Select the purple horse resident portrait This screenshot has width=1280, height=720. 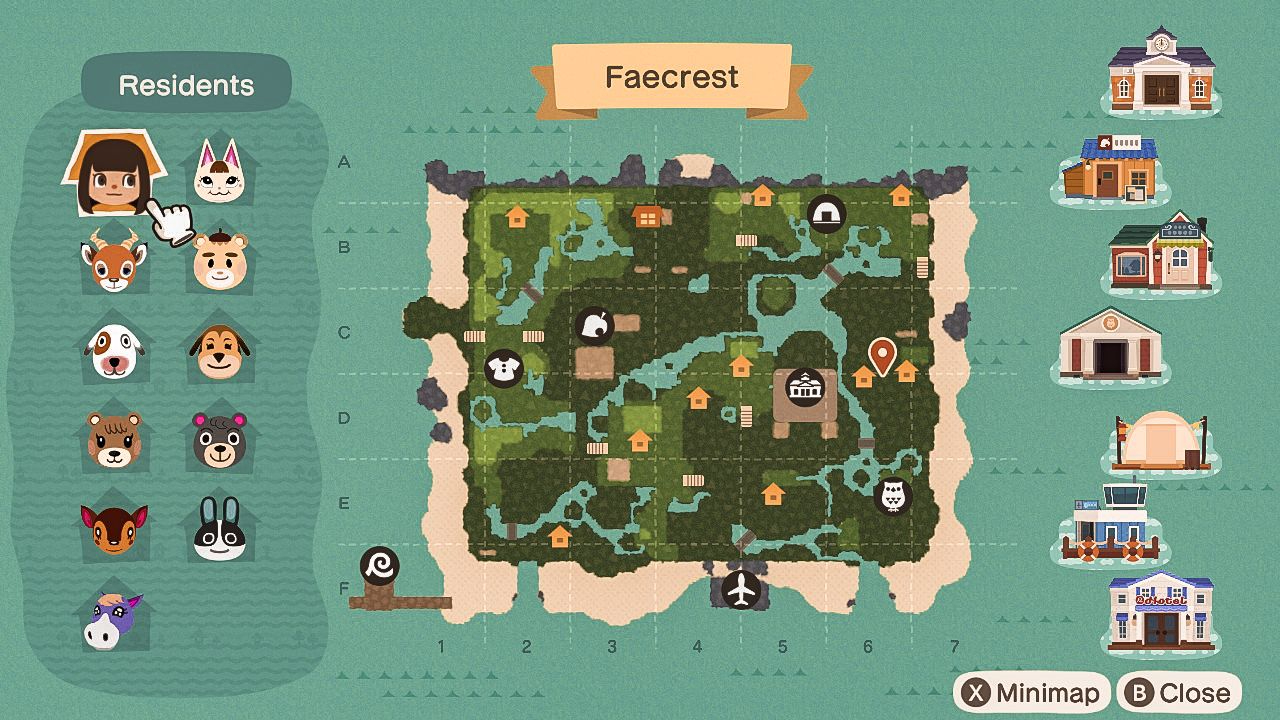113,619
